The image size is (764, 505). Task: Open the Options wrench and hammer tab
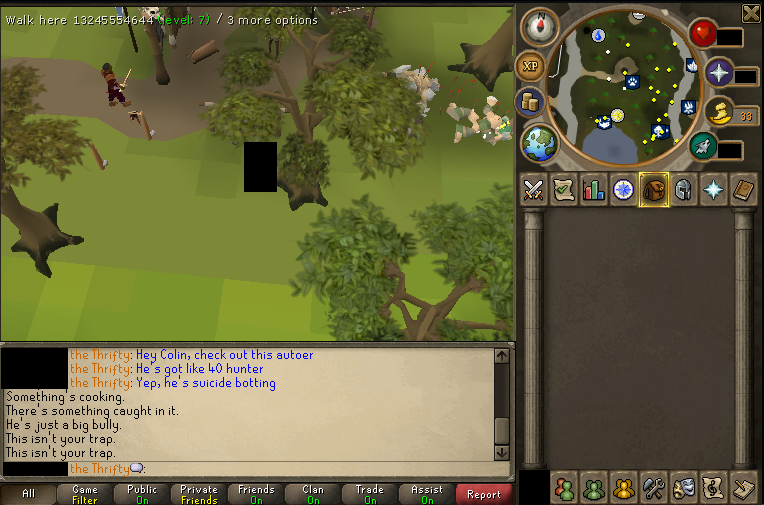click(654, 488)
